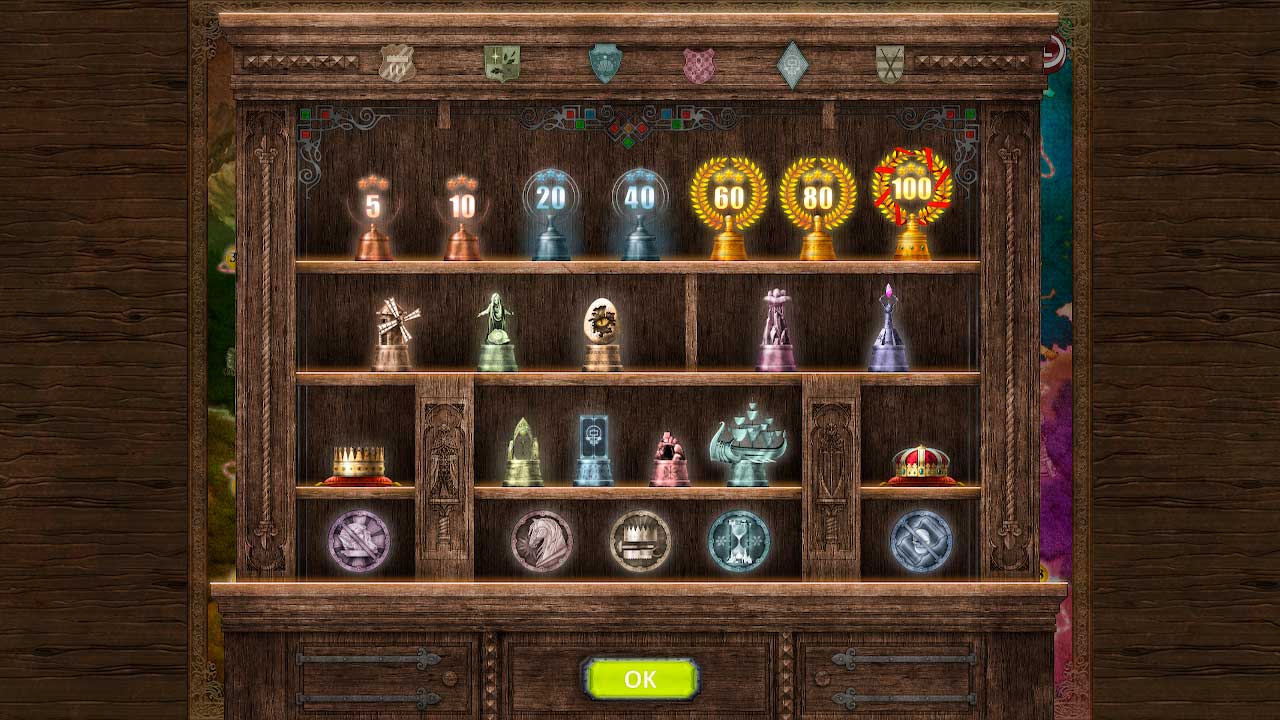1280x720 pixels.
Task: Select the knight helmet medallion
Action: coord(920,540)
